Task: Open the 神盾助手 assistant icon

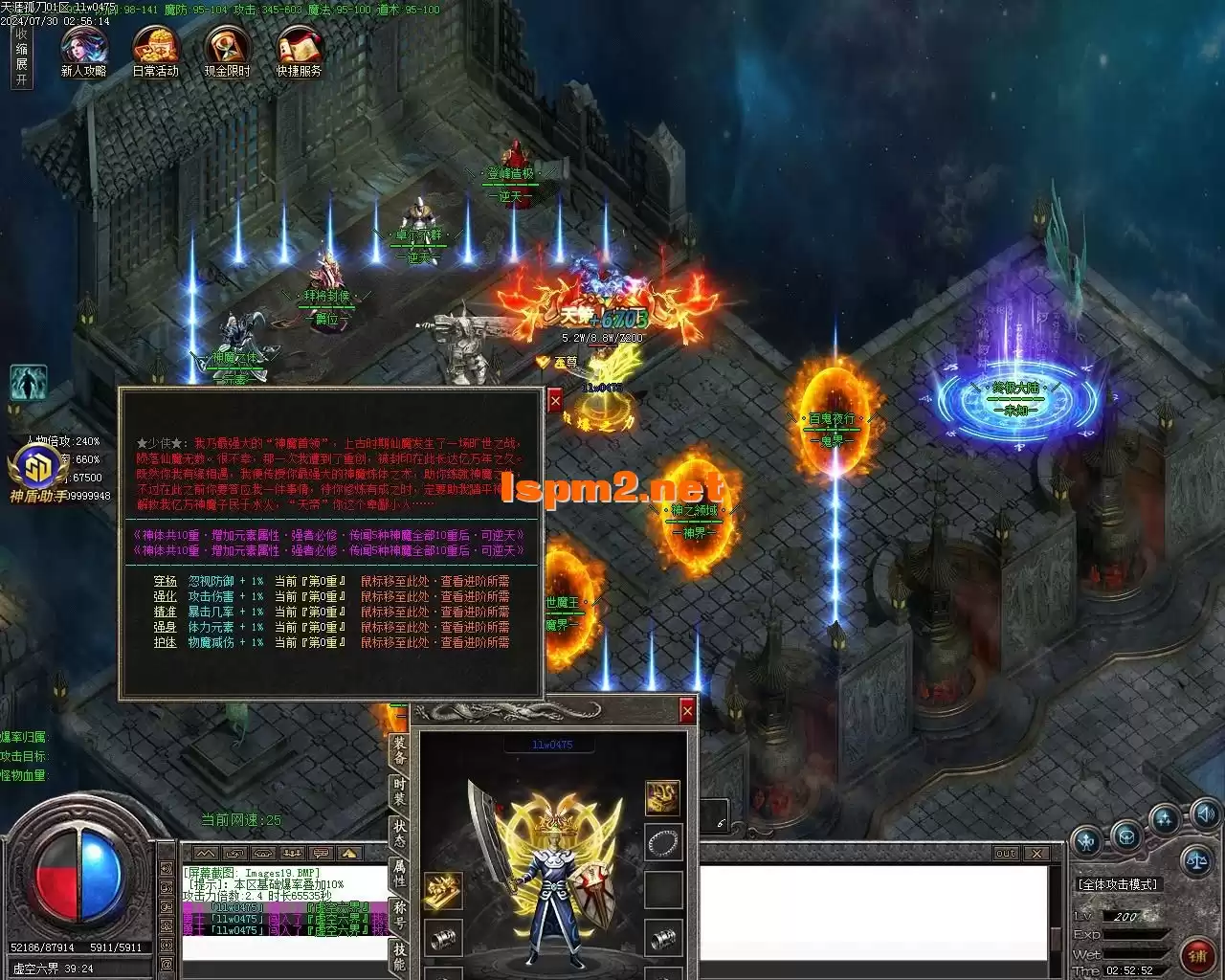Action: 38,472
